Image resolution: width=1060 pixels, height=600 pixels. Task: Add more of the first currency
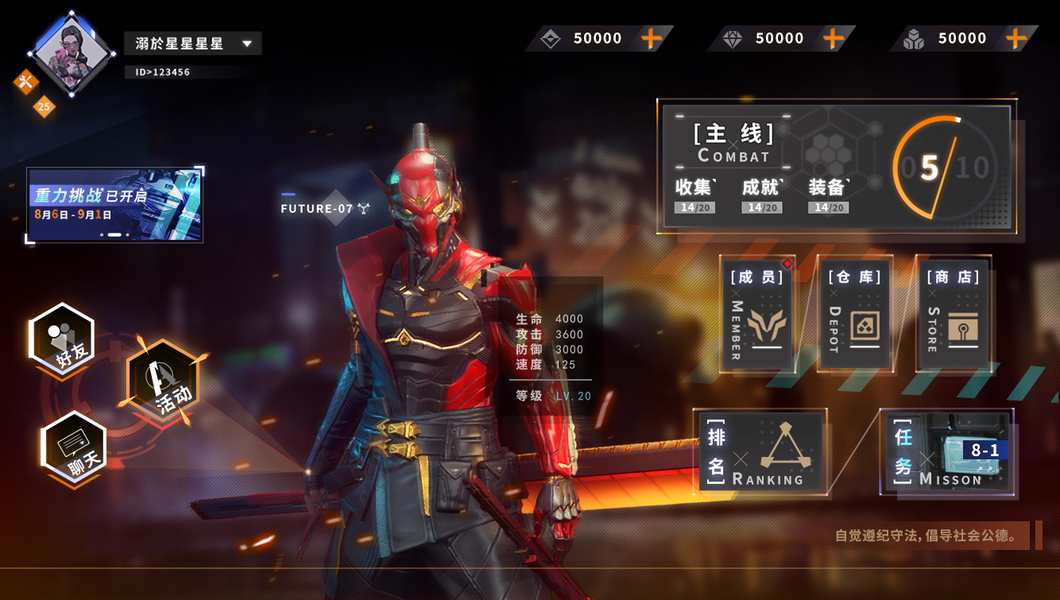click(651, 39)
